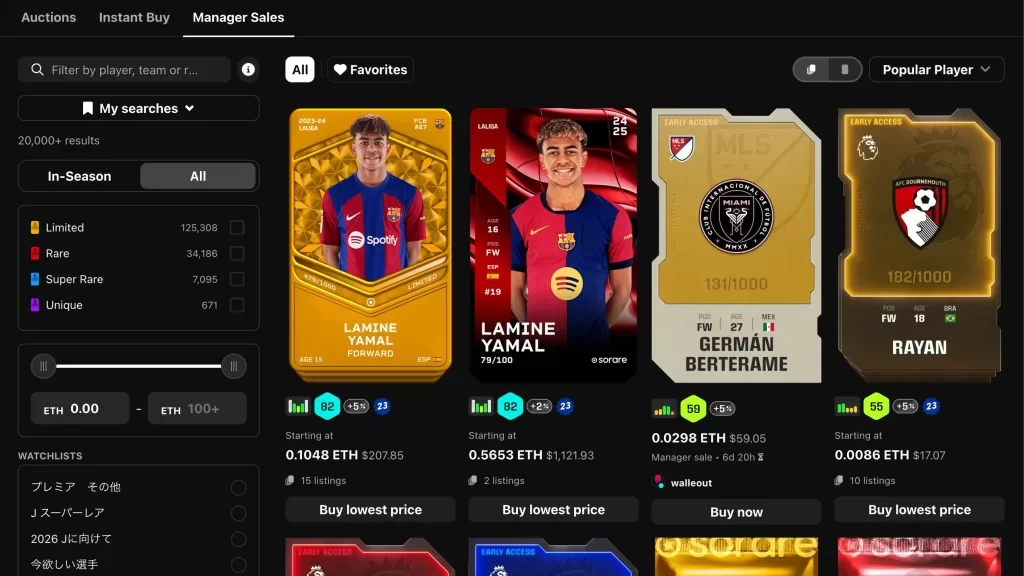Click the minimum ETH price field
Screen dimensions: 1024x576
(80, 408)
